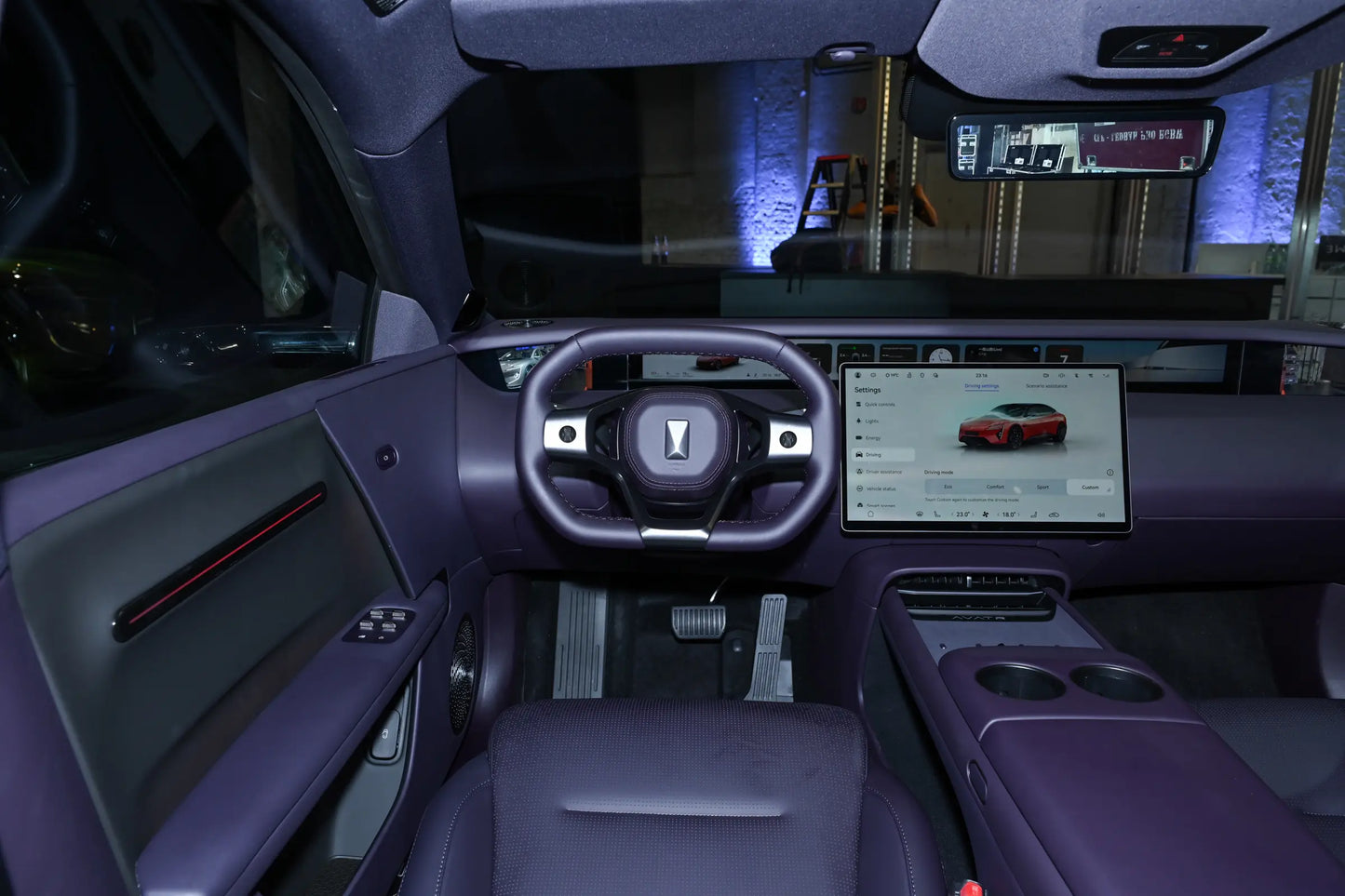This screenshot has width=1345, height=896.
Task: Expand the Custom mode customization corner arrow
Action: coord(1109,490)
